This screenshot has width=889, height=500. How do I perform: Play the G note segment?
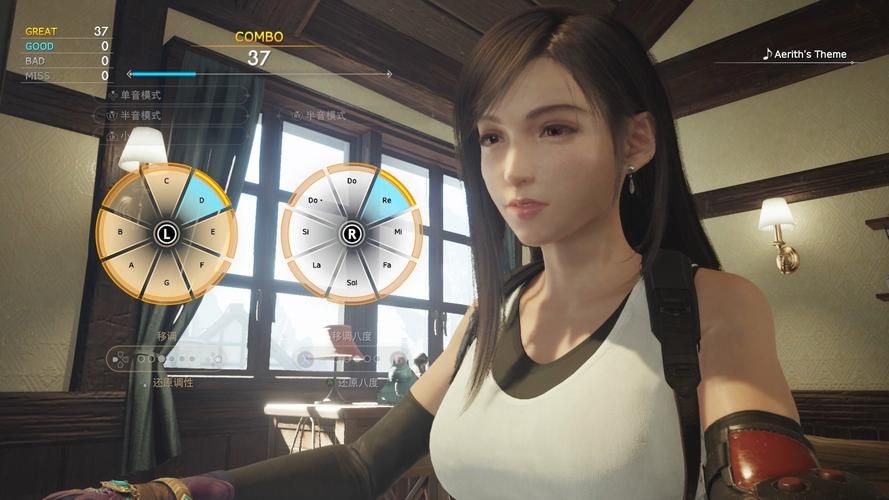click(166, 281)
